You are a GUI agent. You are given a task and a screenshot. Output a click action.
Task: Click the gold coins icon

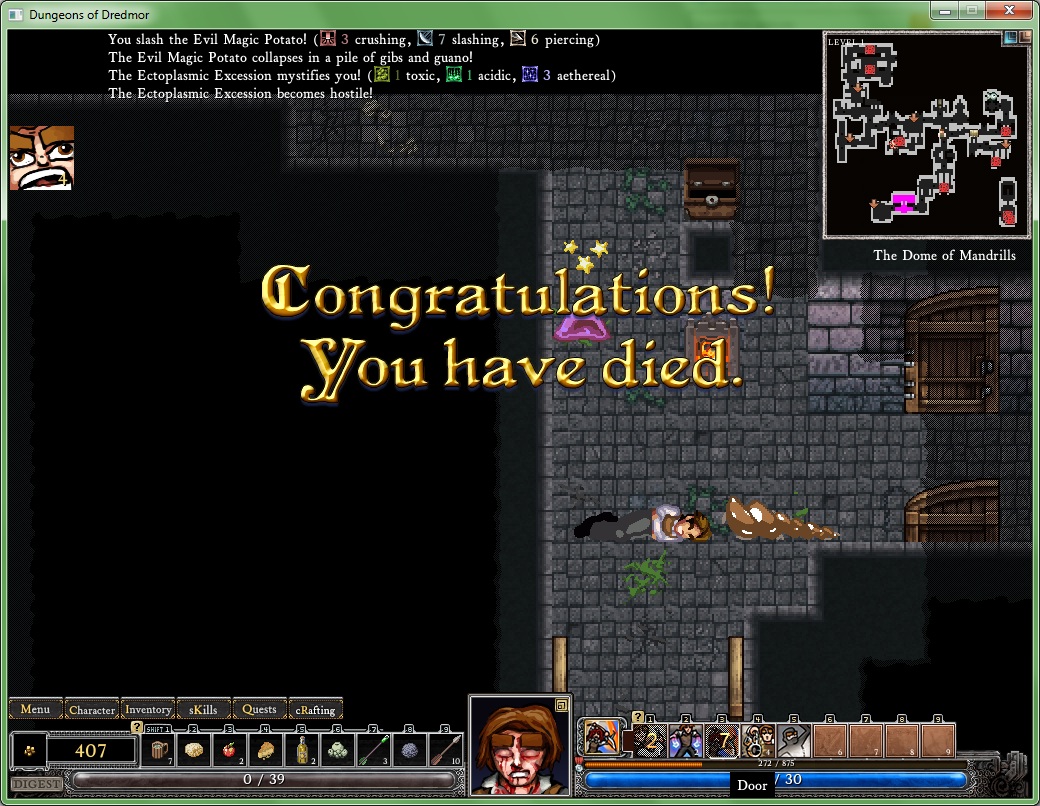click(x=28, y=749)
